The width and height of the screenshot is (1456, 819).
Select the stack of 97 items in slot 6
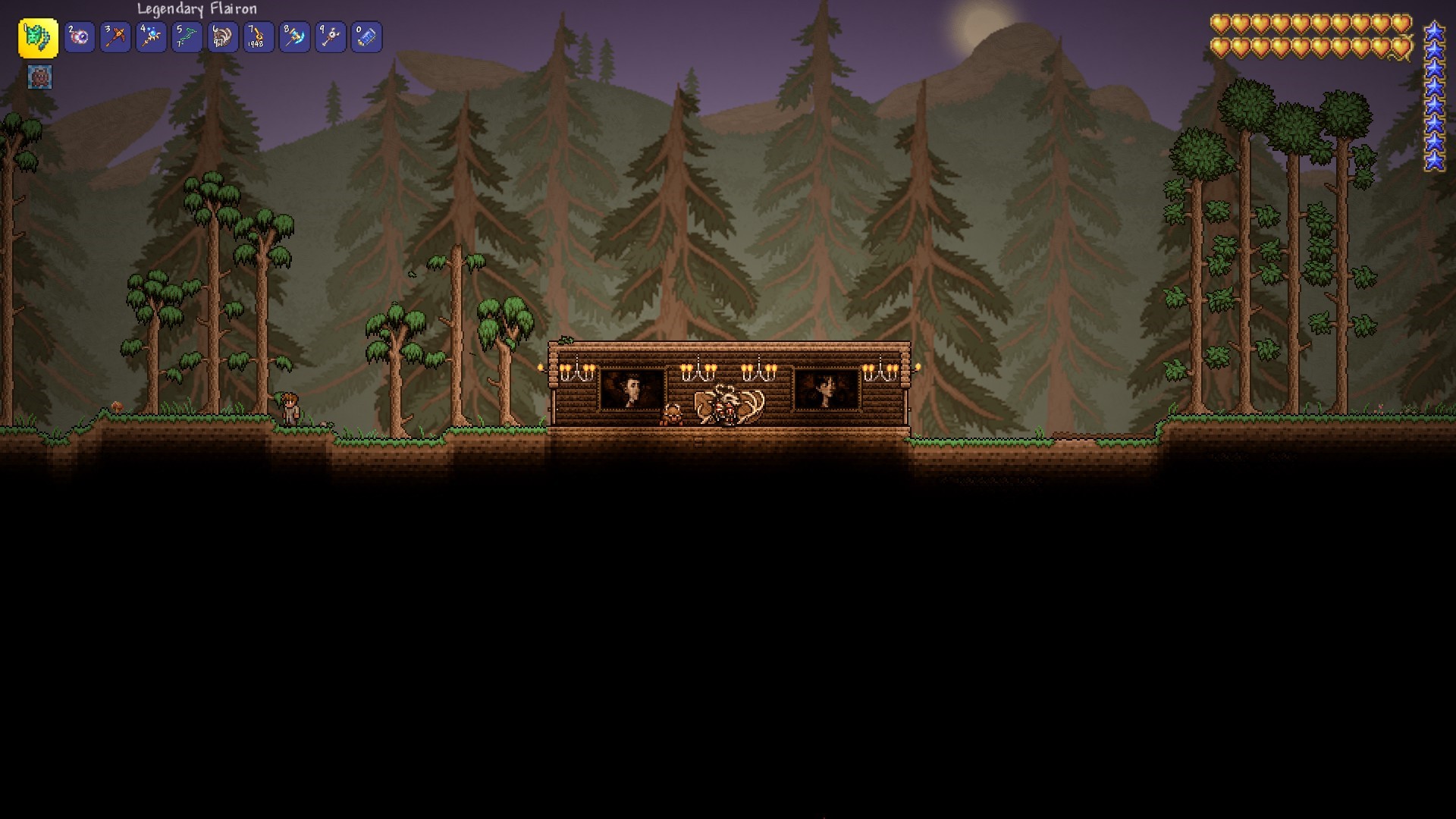221,36
